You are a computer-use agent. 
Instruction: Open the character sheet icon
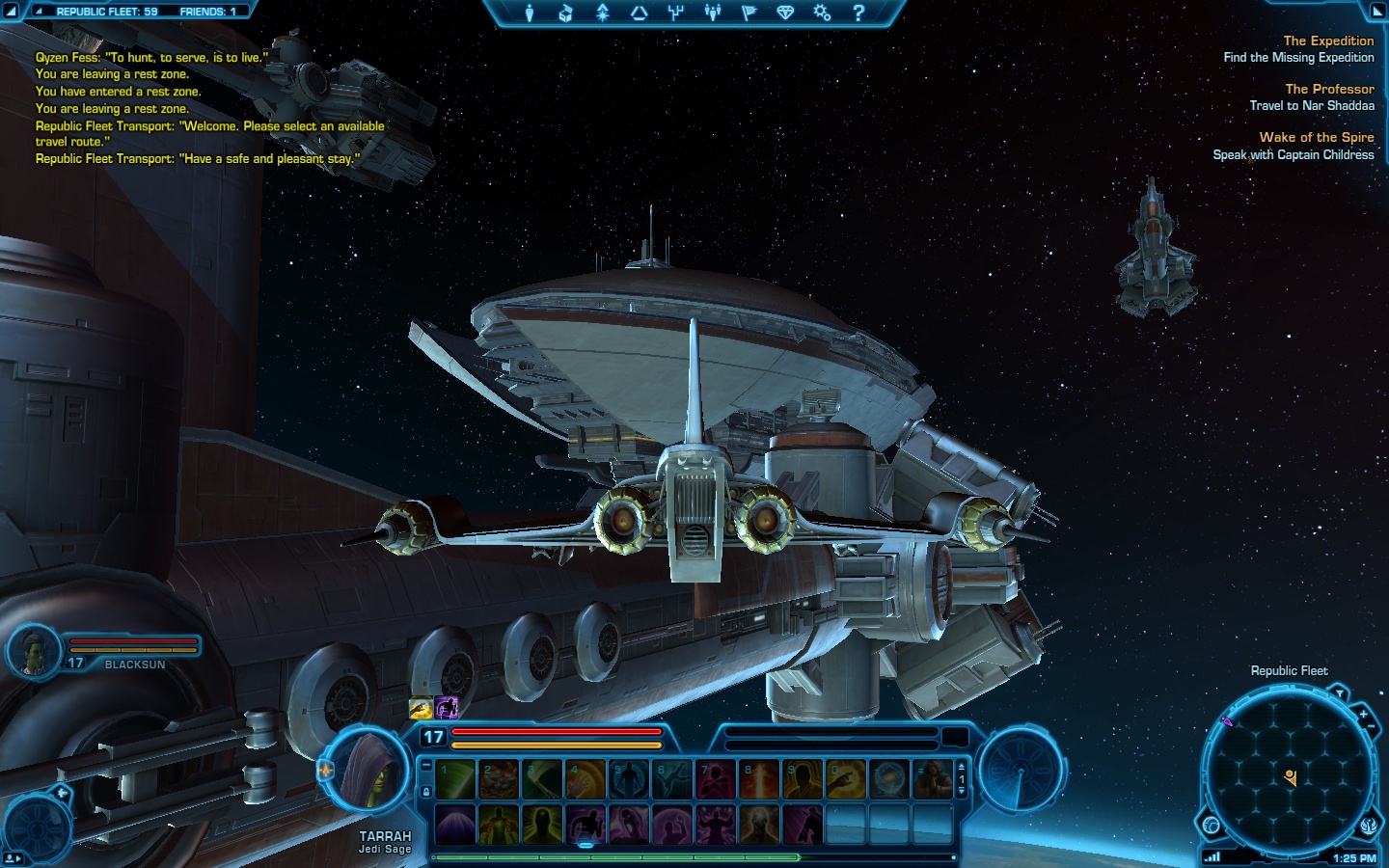(529, 13)
